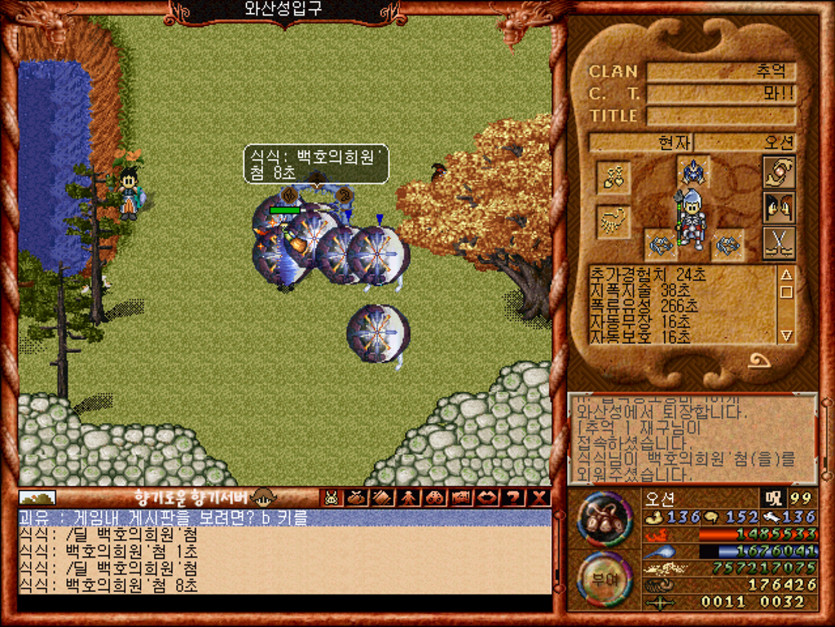Click the round 부여 button

603,578
